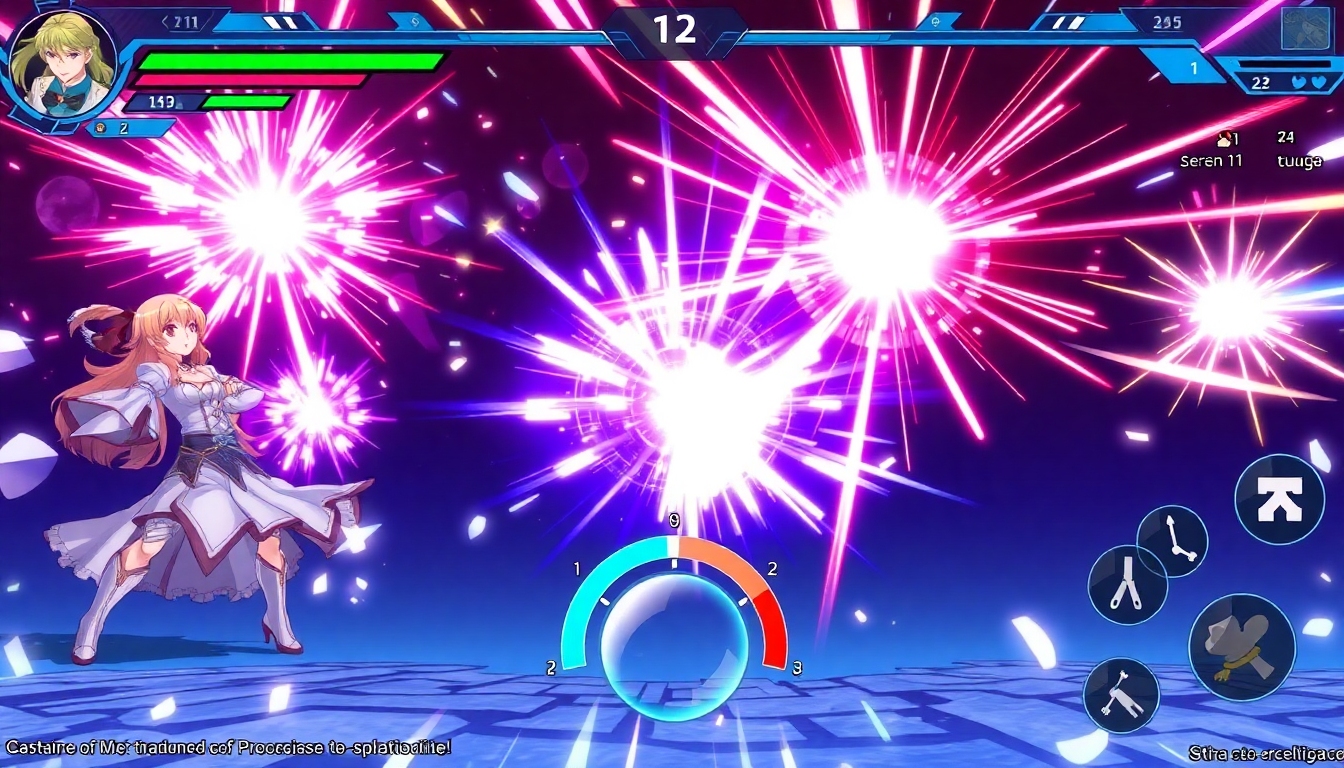
Task: Click the first heart icon next to 22
Action: (1298, 83)
